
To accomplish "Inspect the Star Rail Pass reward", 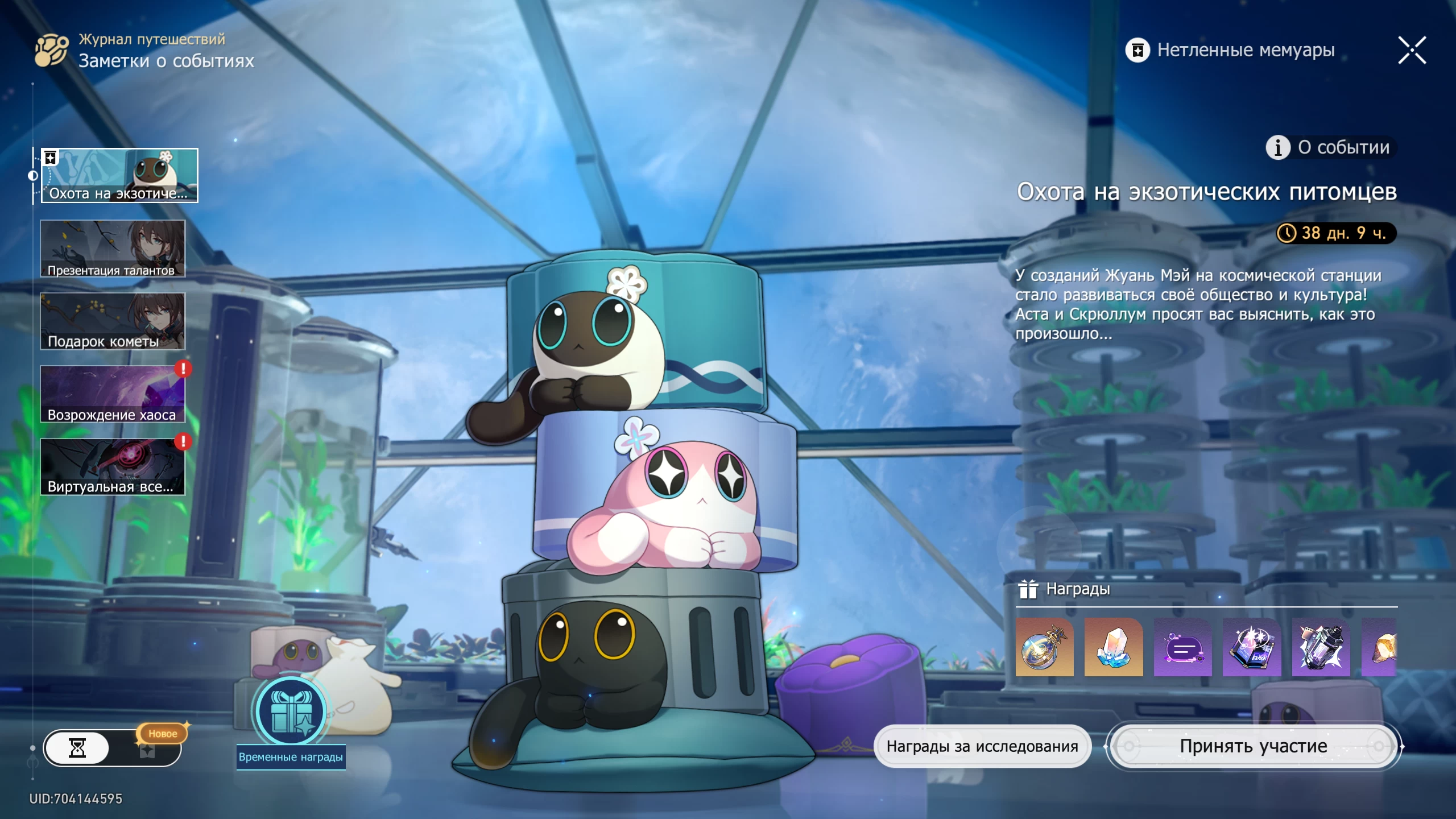I will [1044, 647].
